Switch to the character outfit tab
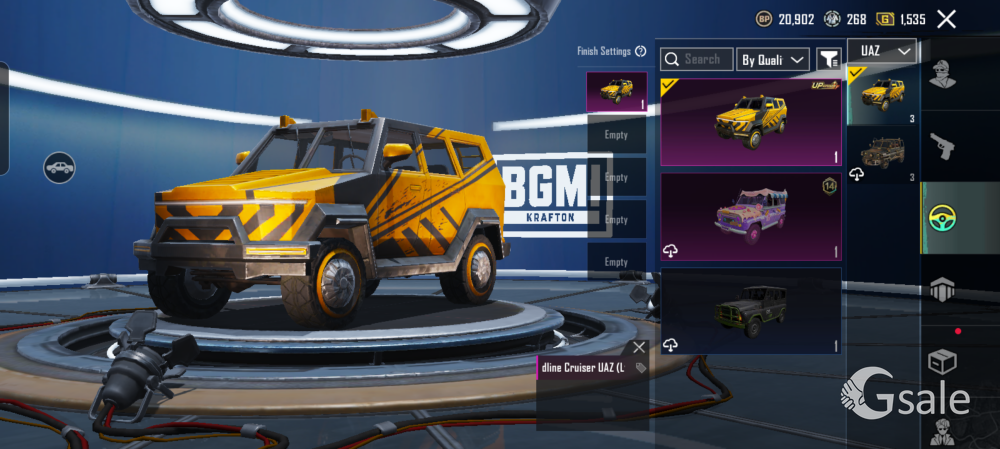The width and height of the screenshot is (1000, 449). [x=940, y=75]
